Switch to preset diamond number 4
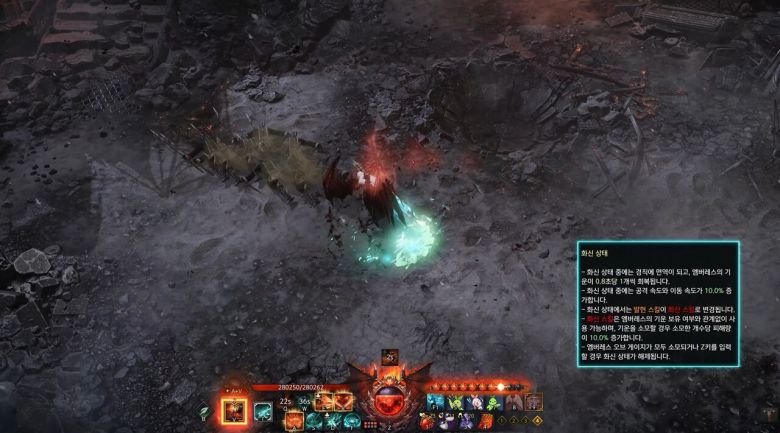The width and height of the screenshot is (780, 433). coord(537,421)
